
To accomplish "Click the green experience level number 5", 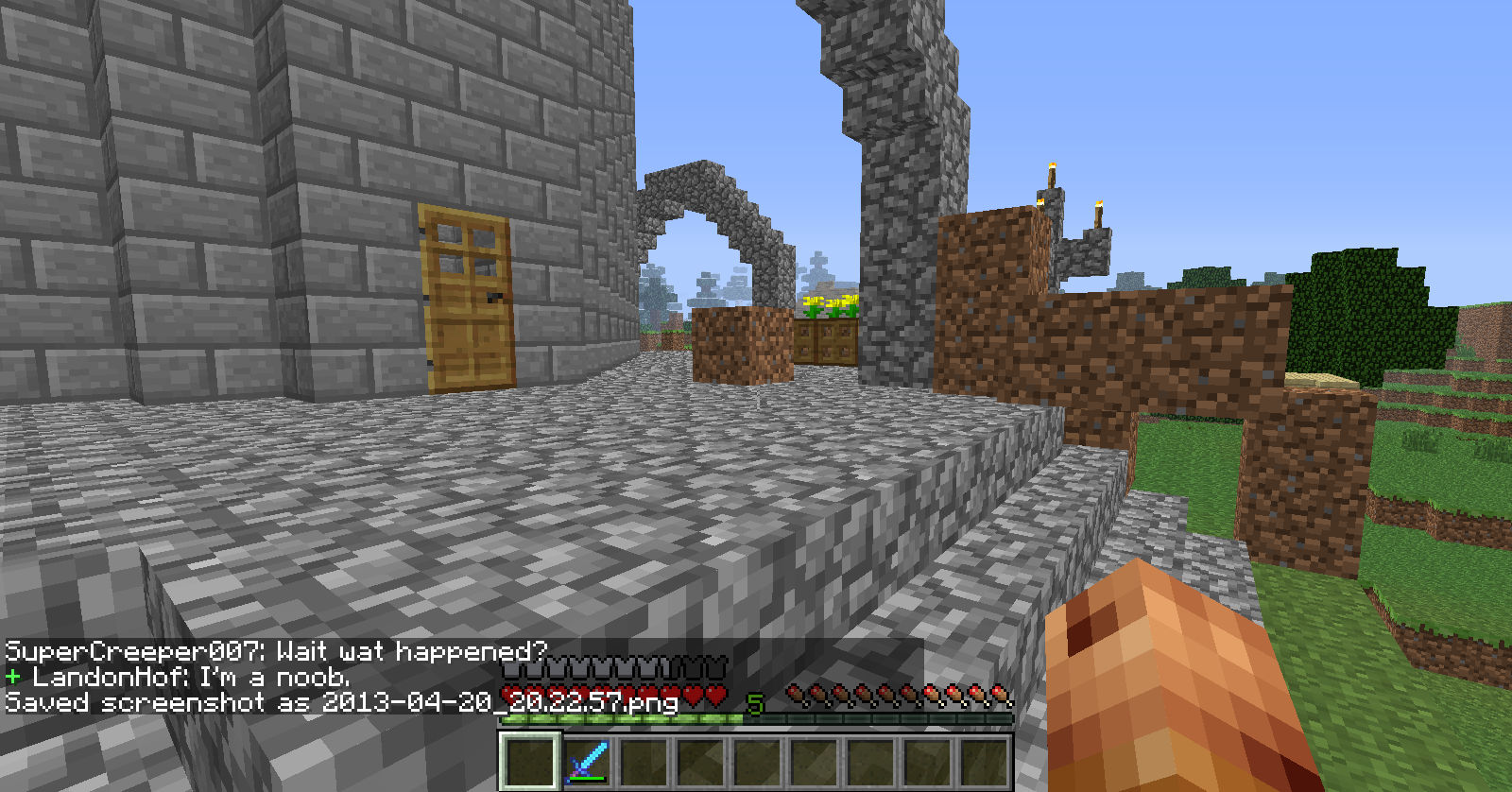I will pyautogui.click(x=753, y=705).
